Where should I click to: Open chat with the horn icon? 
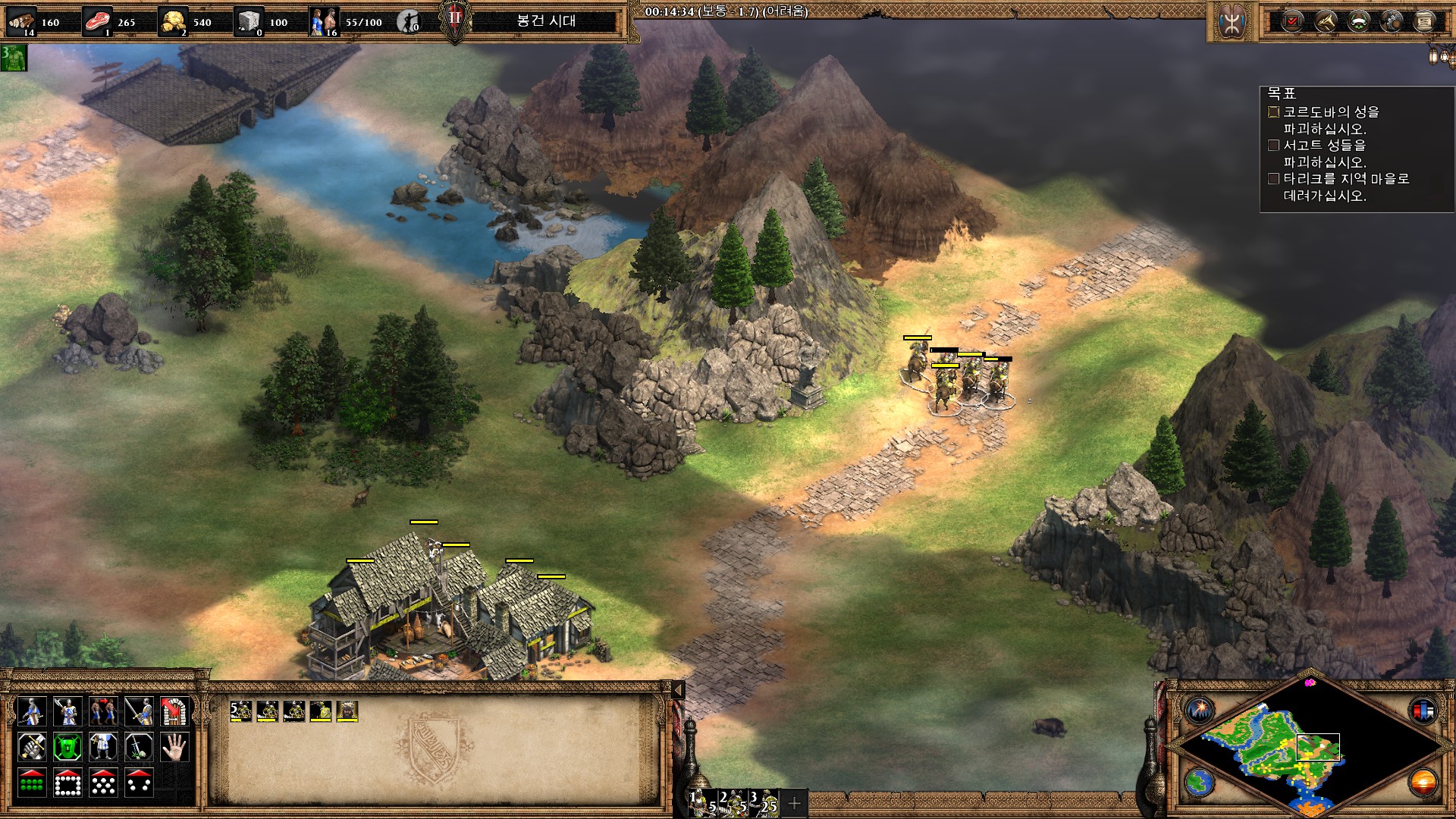1326,21
